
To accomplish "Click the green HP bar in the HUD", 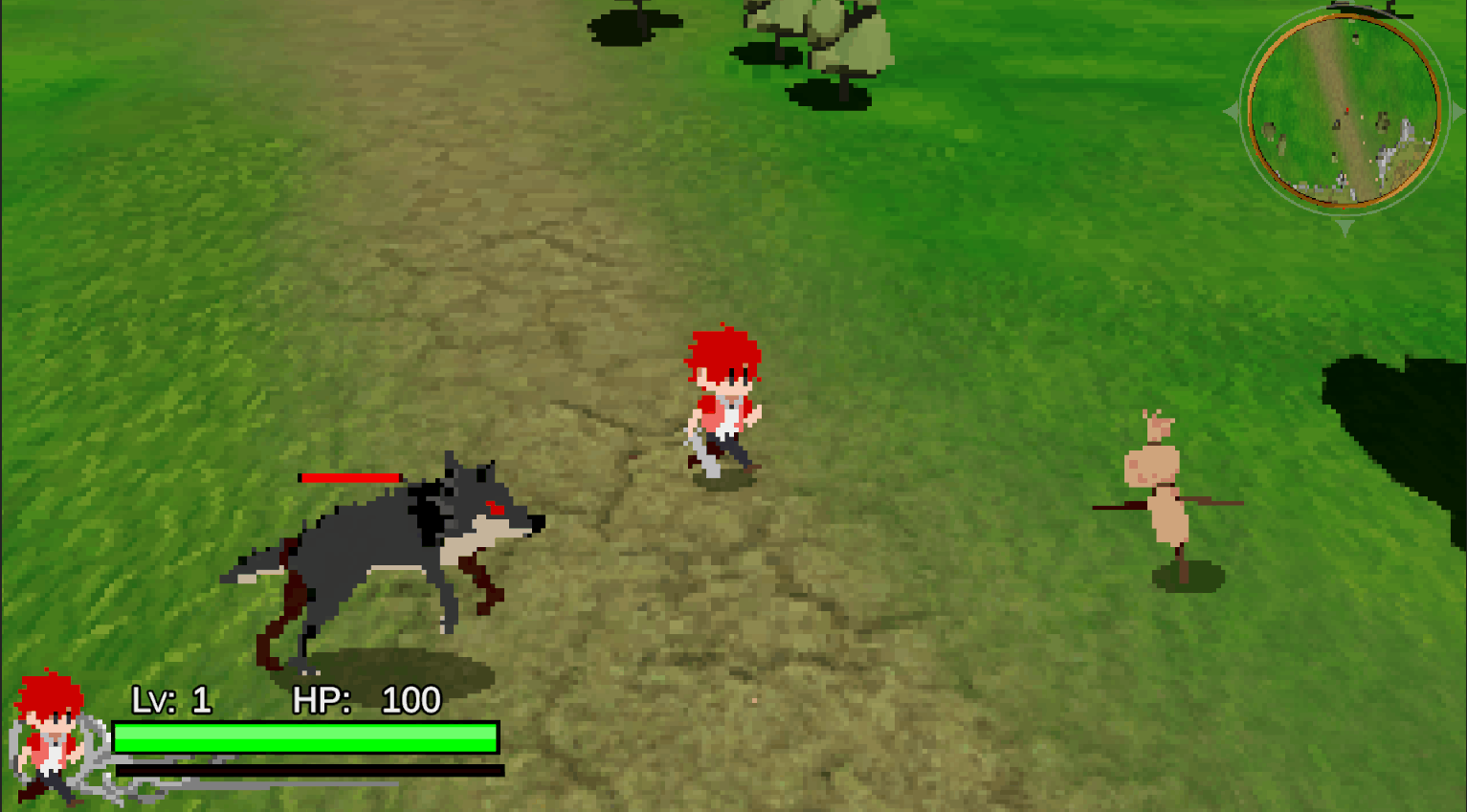I will coord(306,735).
